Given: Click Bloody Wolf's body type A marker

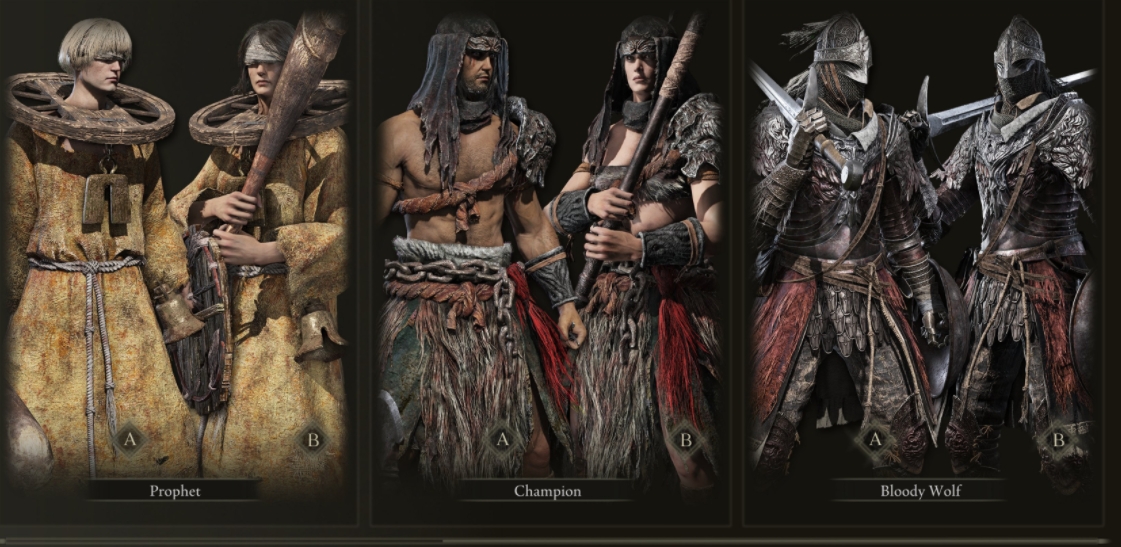Looking at the screenshot, I should [876, 439].
